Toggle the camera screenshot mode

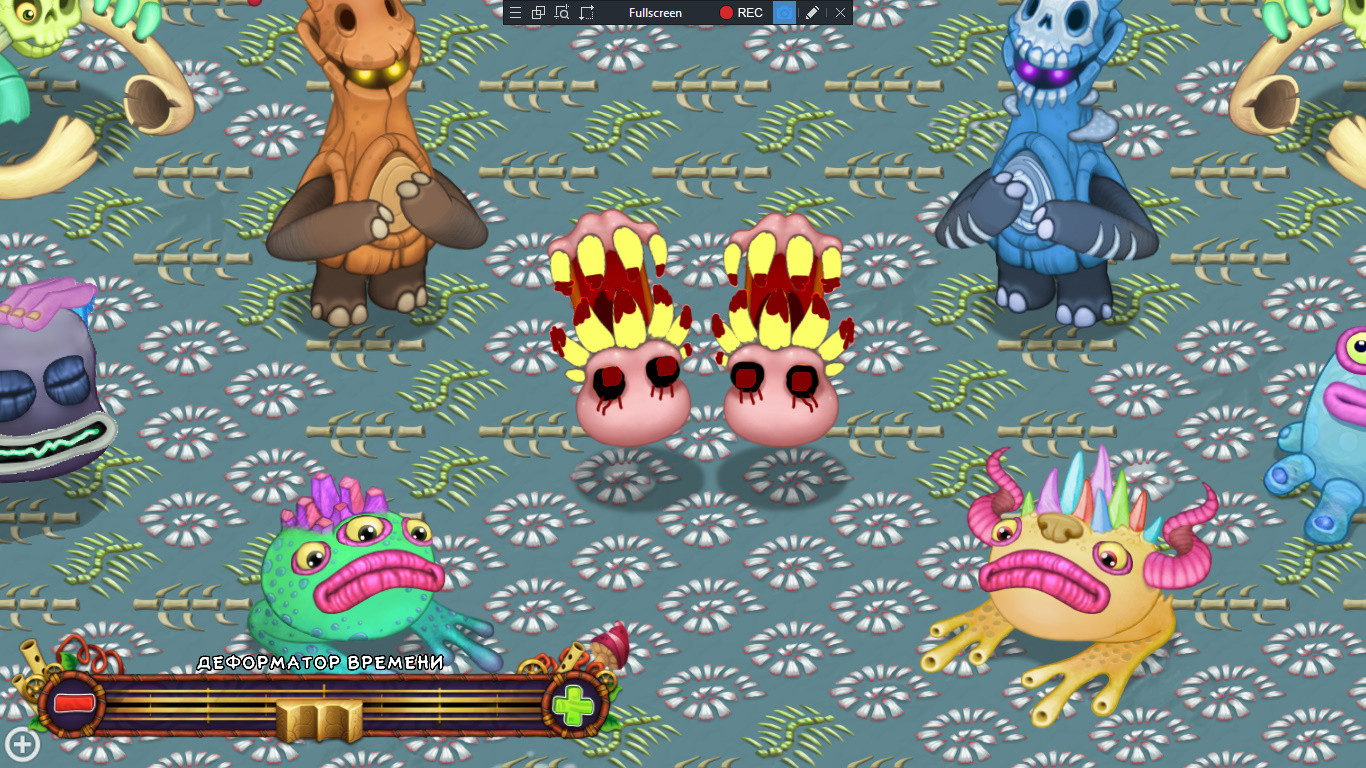click(x=783, y=12)
